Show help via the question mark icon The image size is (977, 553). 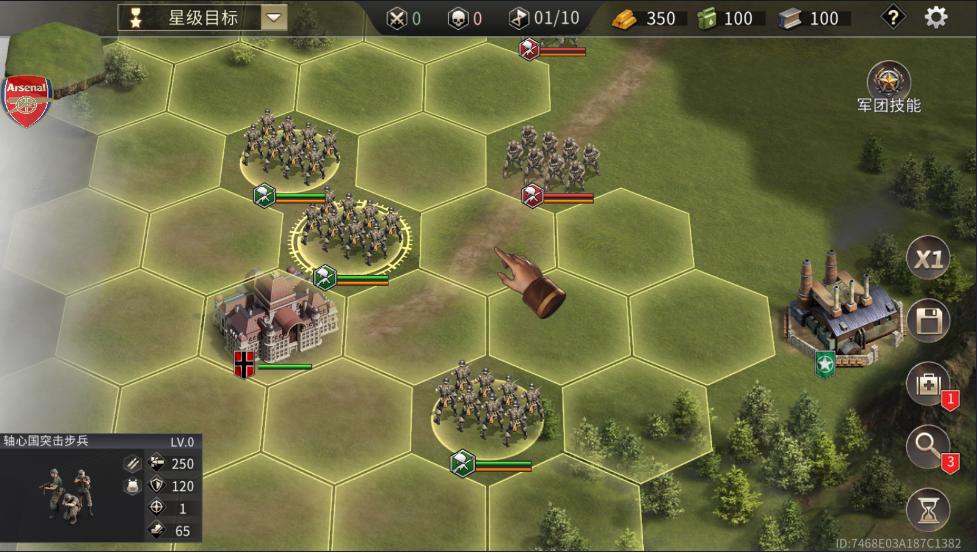pyautogui.click(x=892, y=17)
